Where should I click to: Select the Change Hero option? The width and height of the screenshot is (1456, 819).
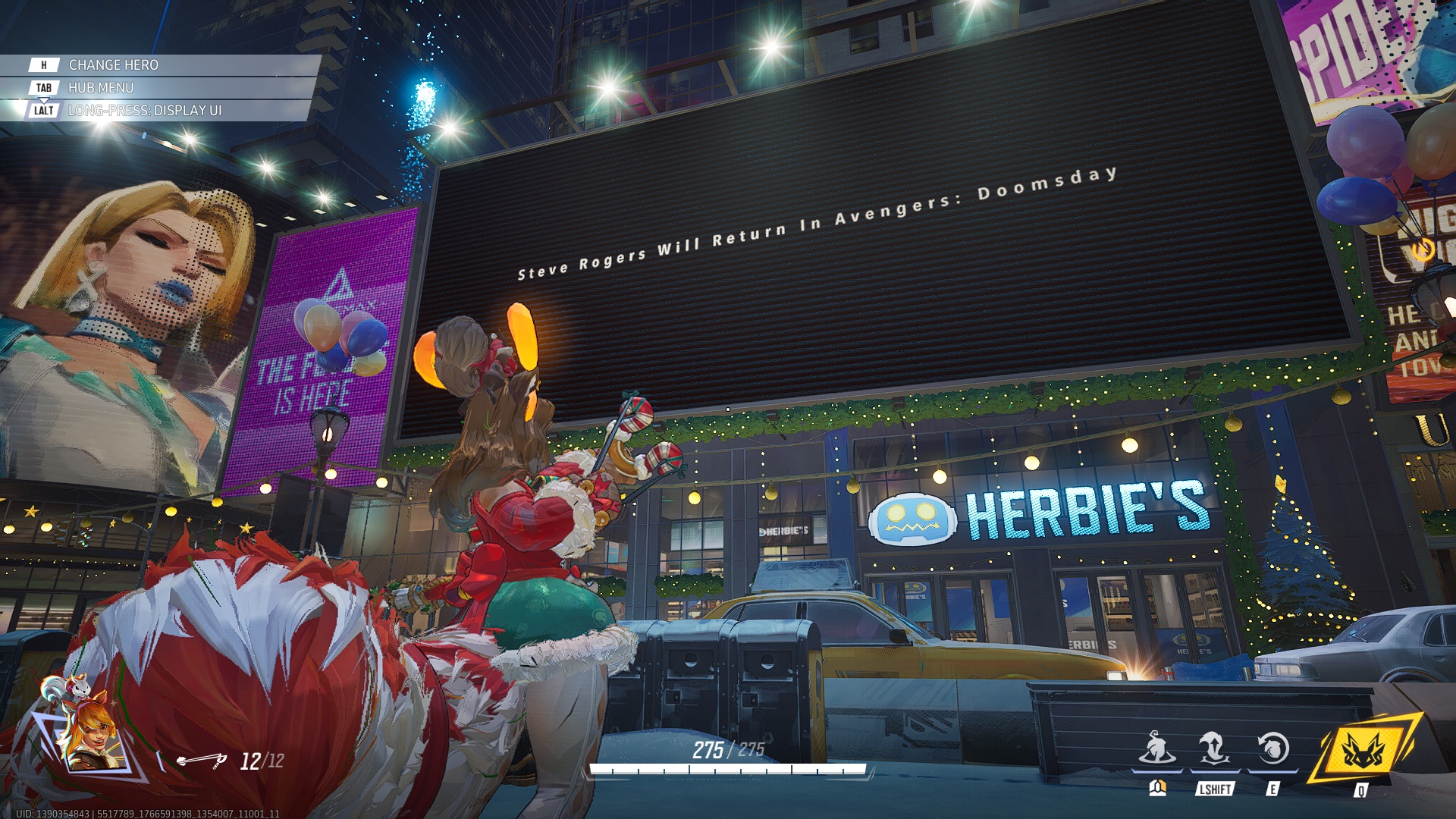pyautogui.click(x=114, y=65)
